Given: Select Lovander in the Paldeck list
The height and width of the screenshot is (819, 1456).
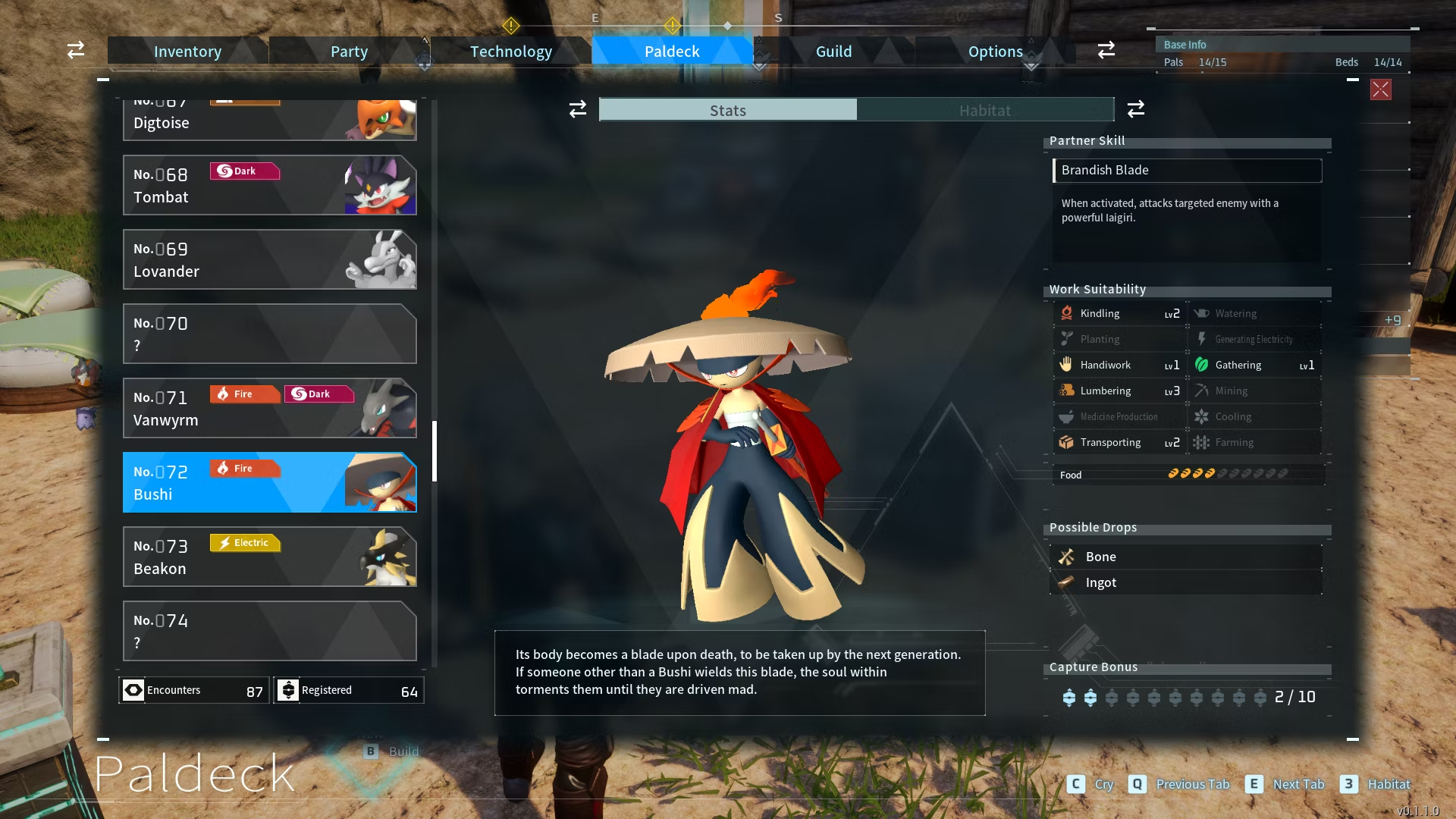Looking at the screenshot, I should click(x=269, y=260).
